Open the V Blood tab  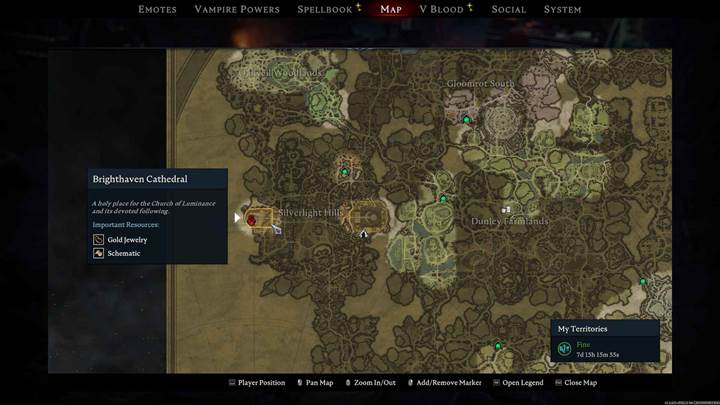pyautogui.click(x=441, y=10)
